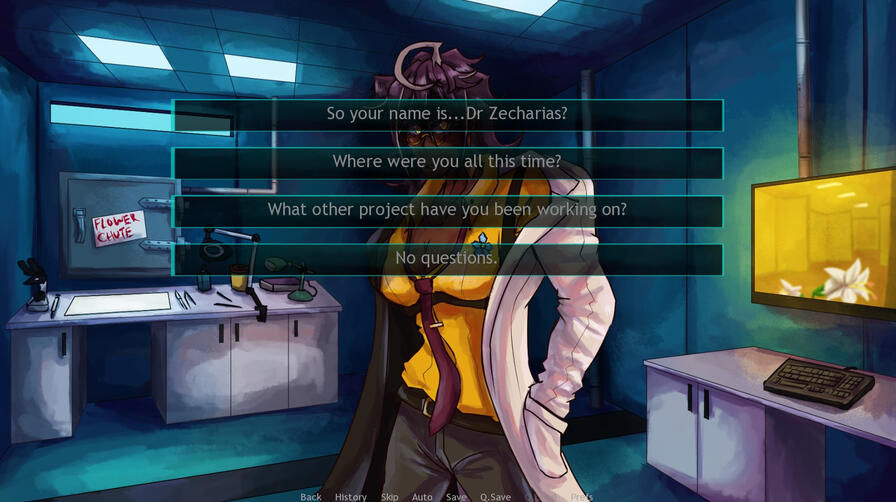Select the 'What other project' question
Image resolution: width=896 pixels, height=502 pixels.
[447, 210]
